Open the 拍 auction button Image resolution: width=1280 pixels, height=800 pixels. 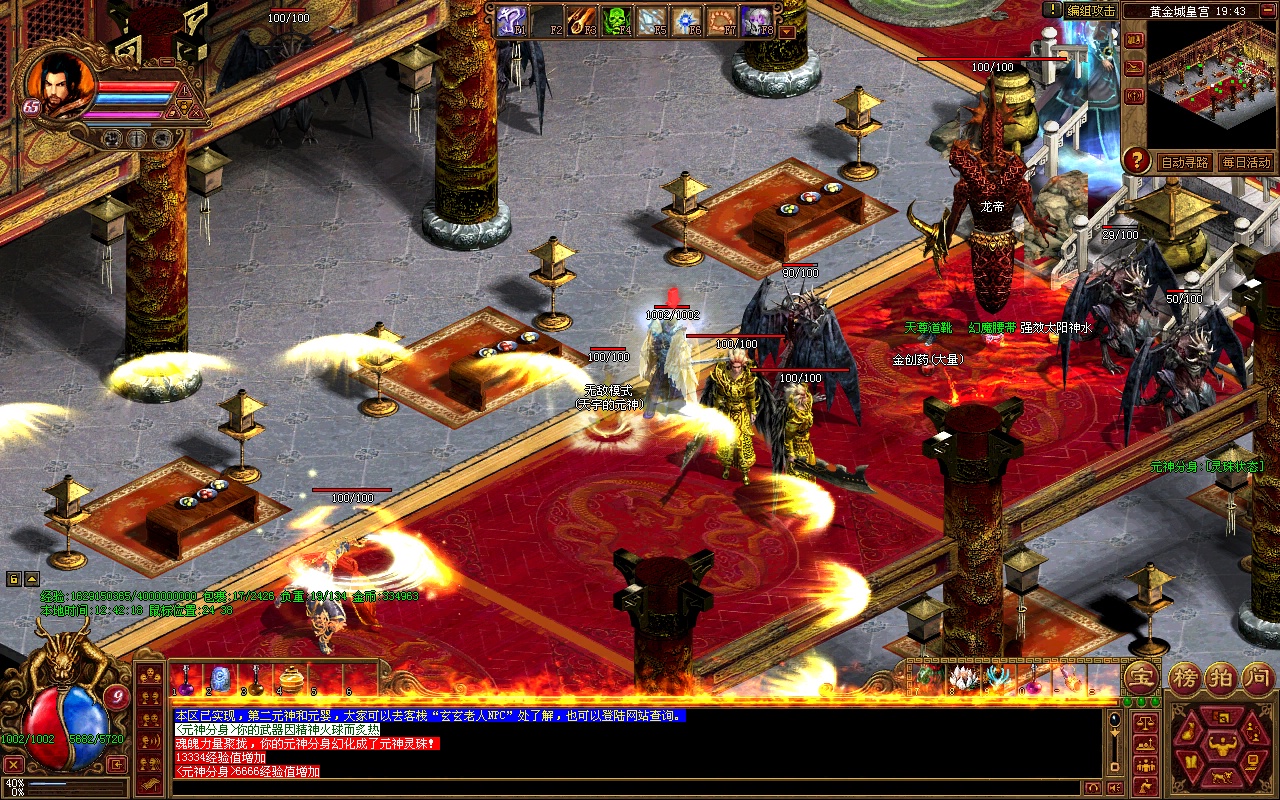point(1221,677)
